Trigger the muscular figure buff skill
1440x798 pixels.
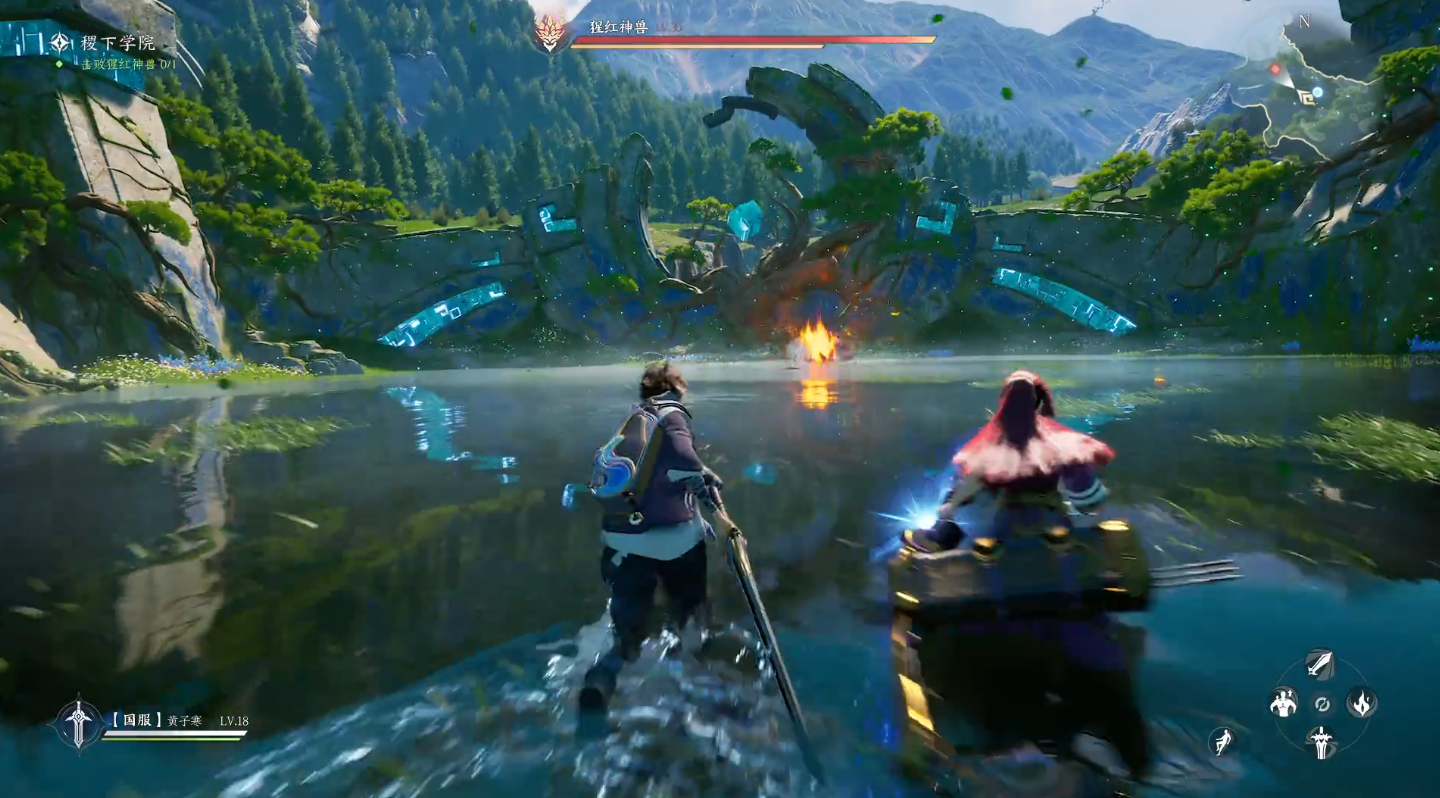coord(1283,703)
